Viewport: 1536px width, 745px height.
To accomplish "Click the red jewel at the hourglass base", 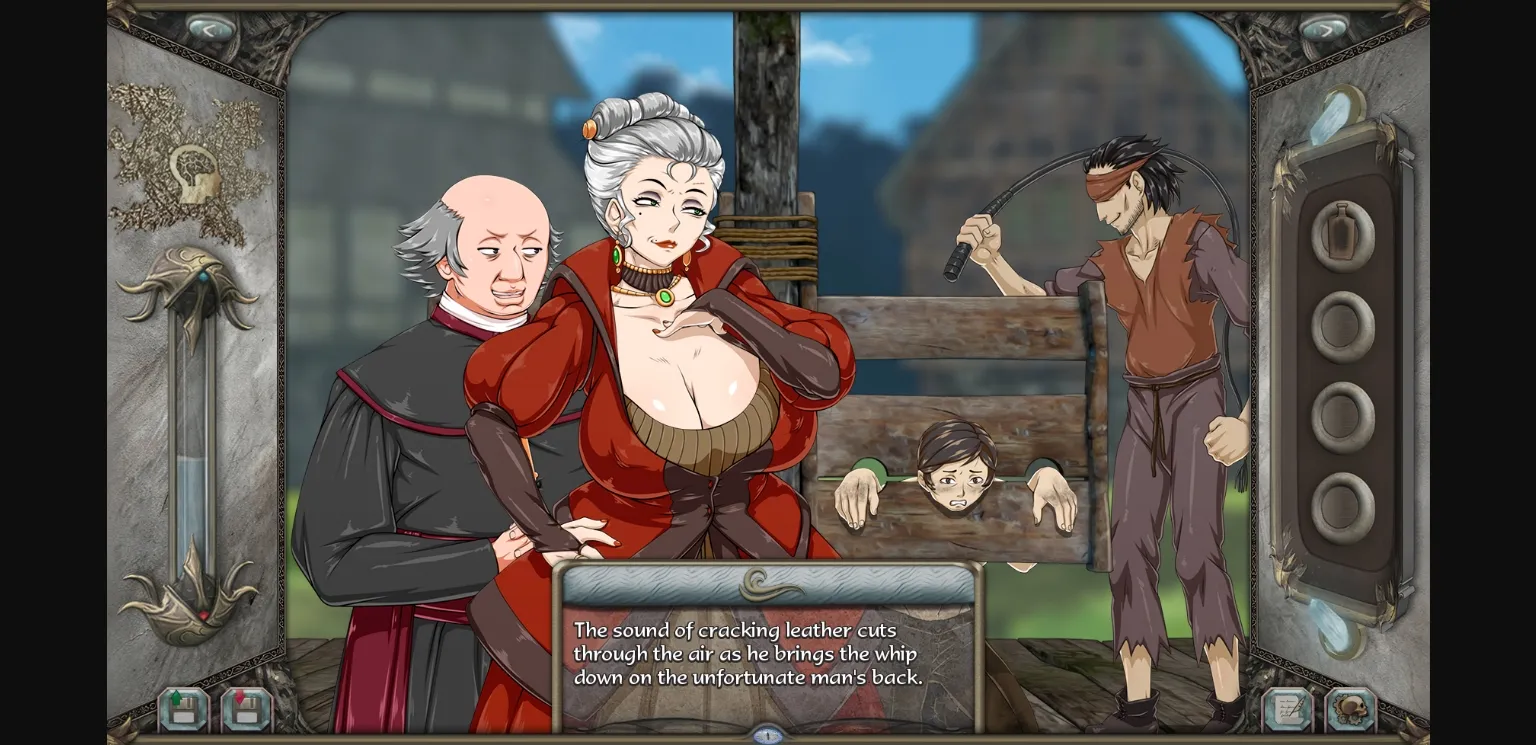I will coord(204,613).
